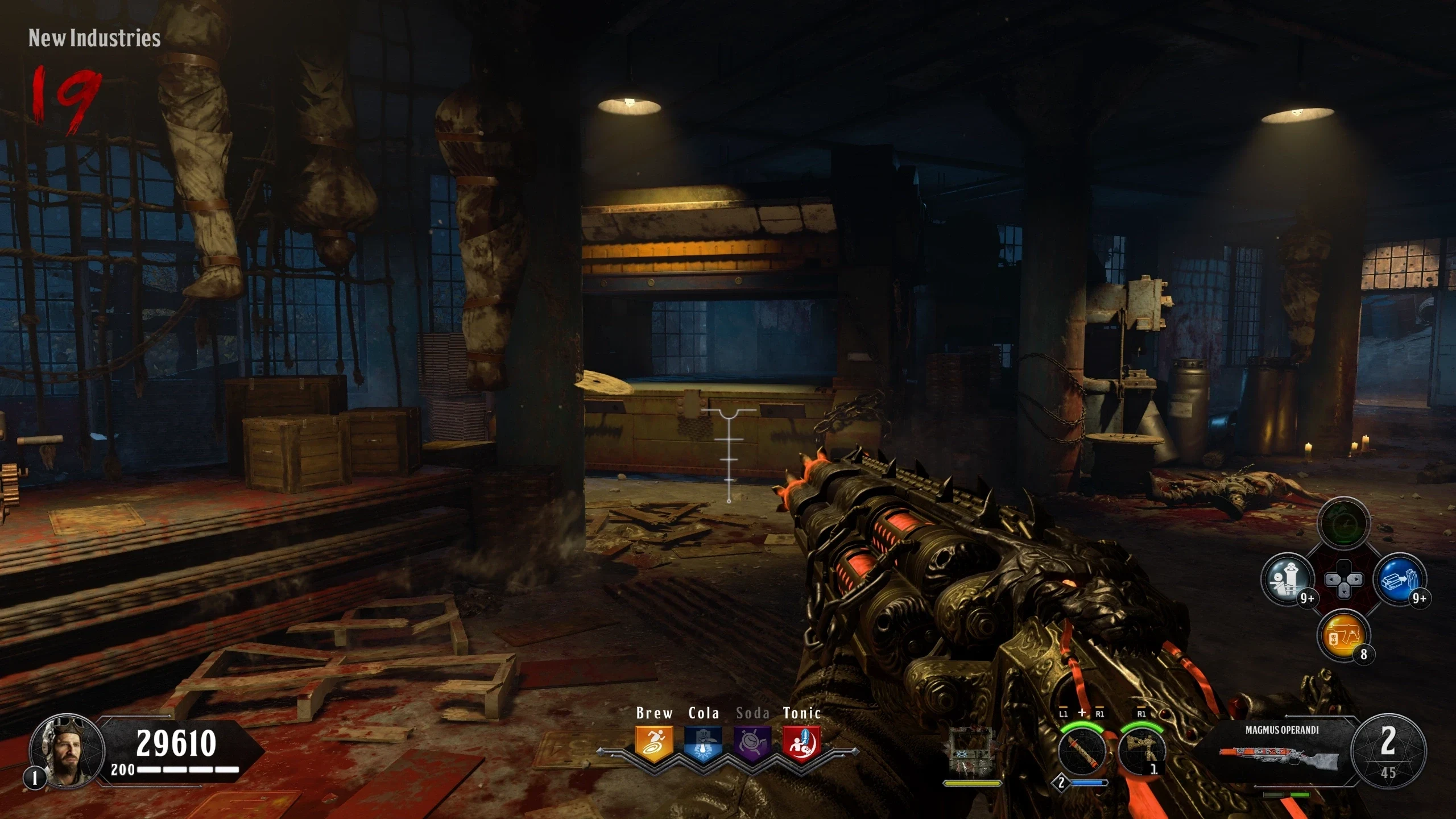This screenshot has width=1456, height=819.
Task: Select the blue Cola perk icon
Action: [x=704, y=743]
